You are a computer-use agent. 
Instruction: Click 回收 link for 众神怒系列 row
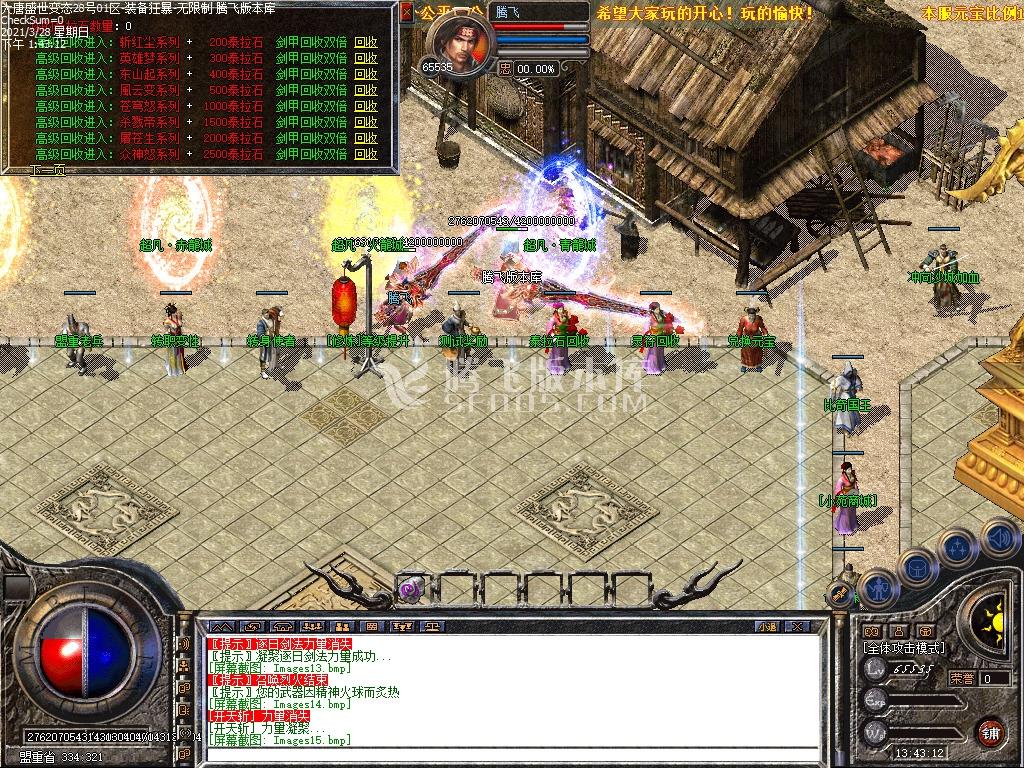[366, 155]
